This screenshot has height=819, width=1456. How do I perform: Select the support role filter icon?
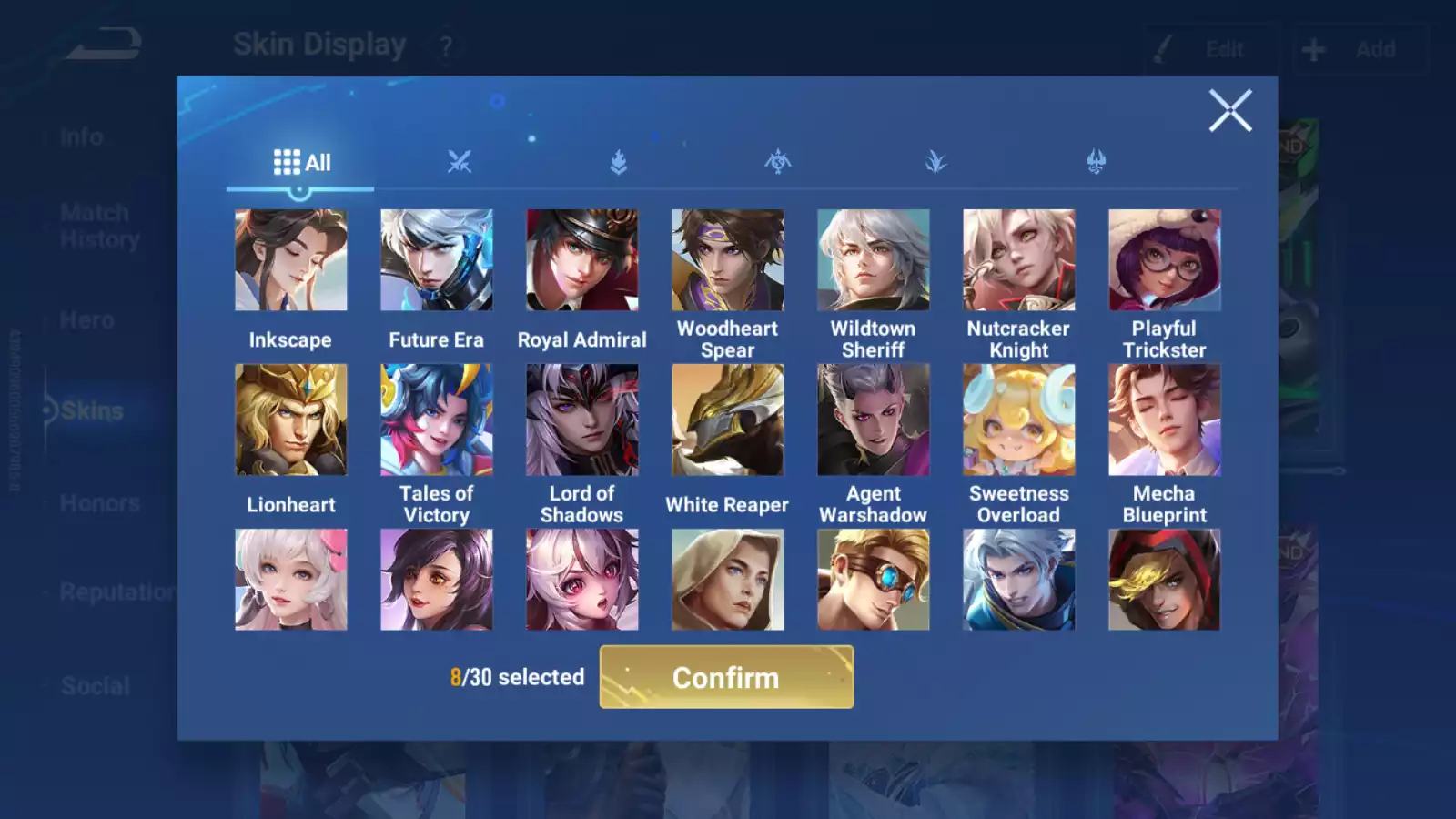pyautogui.click(x=936, y=161)
